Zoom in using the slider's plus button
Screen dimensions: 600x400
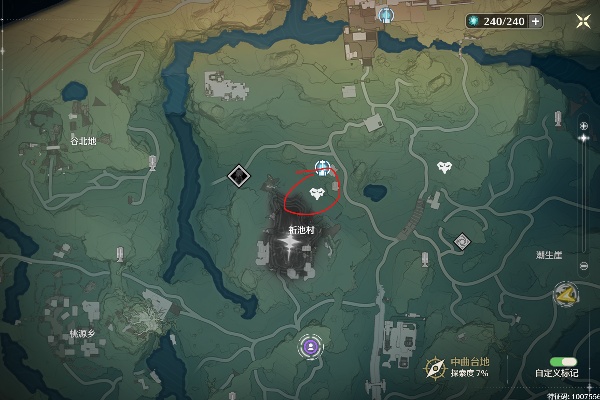coord(584,125)
